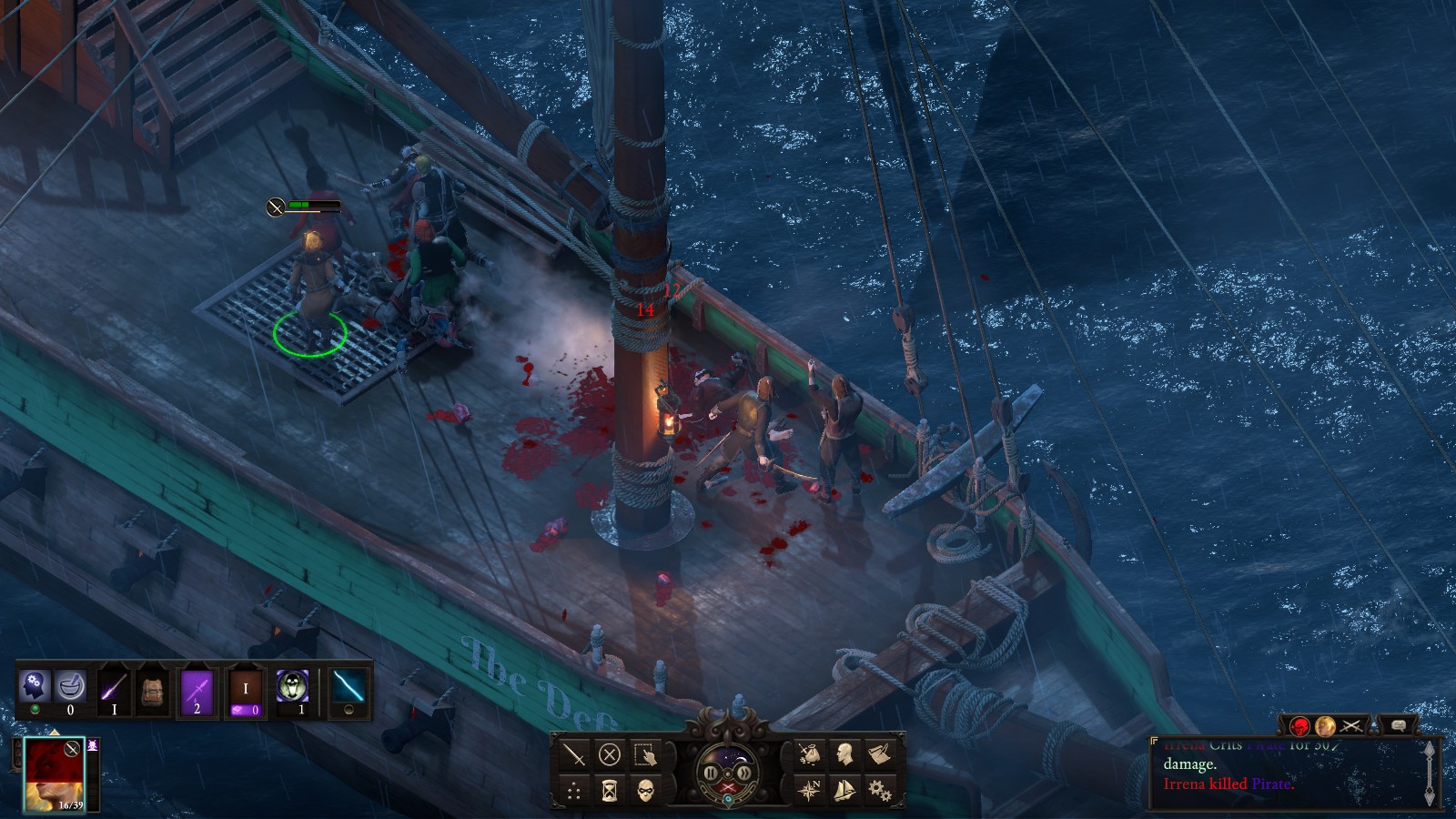
Task: Open the mortar and pestle consumables slot
Action: point(70,685)
